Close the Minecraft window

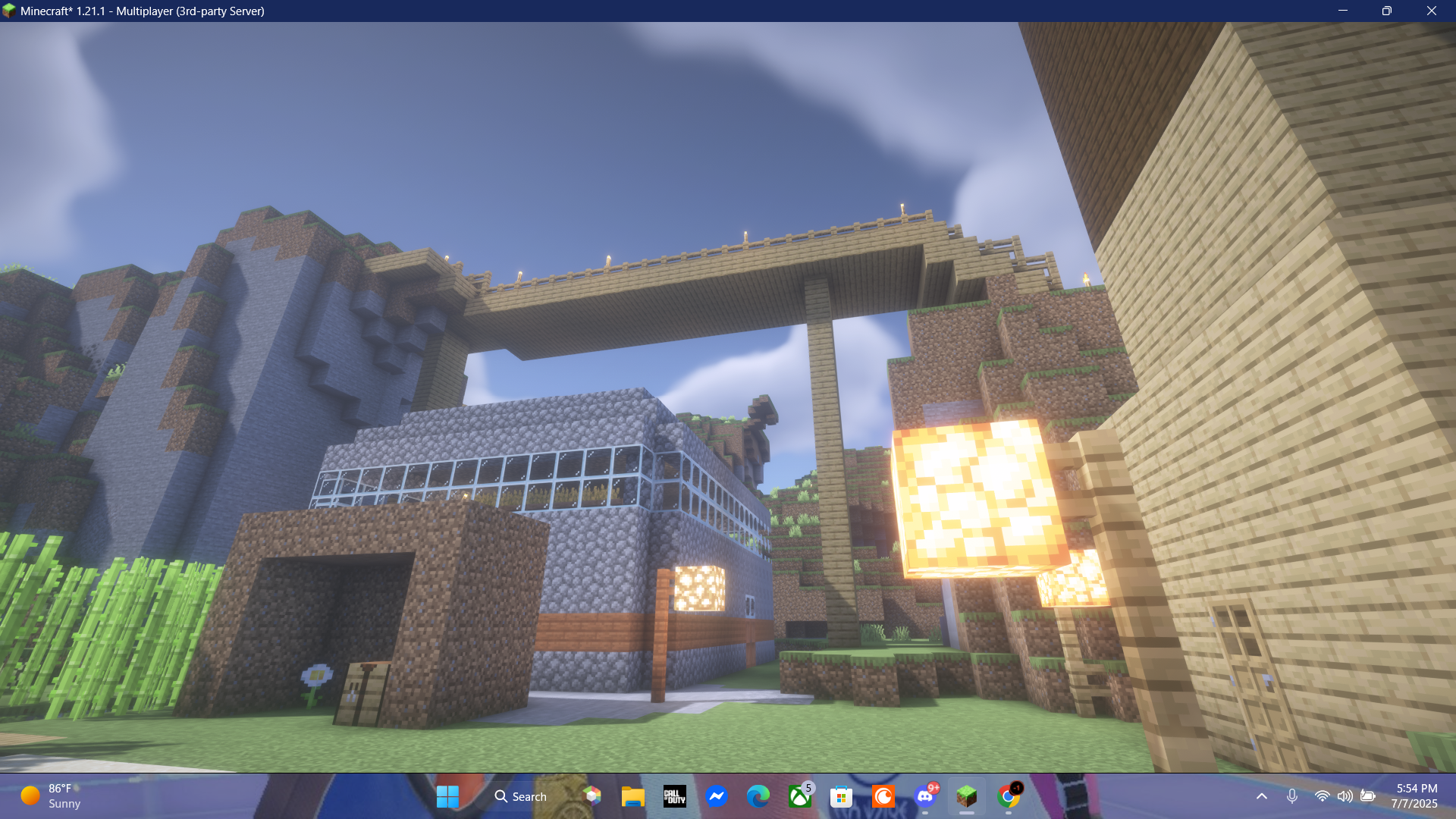pos(1431,11)
